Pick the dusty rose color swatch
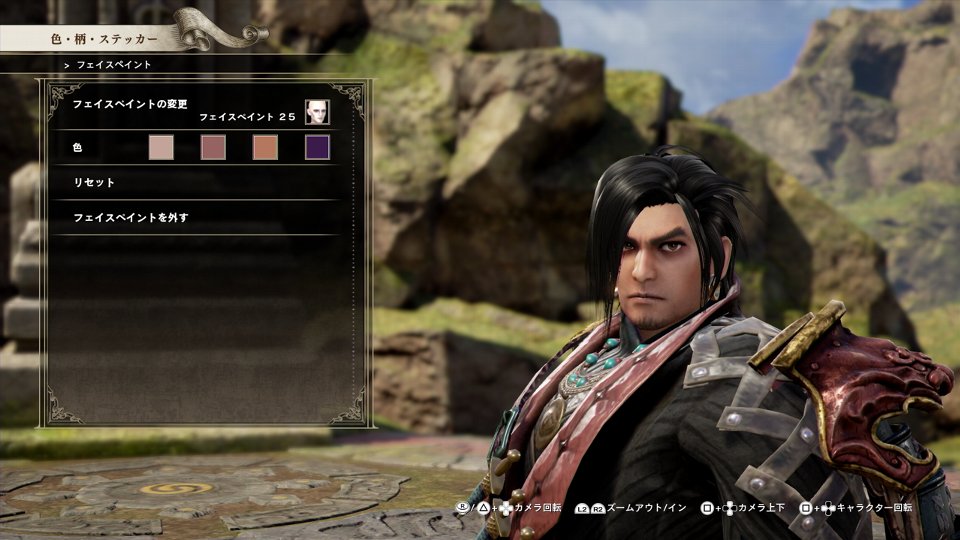The width and height of the screenshot is (960, 540). 213,148
